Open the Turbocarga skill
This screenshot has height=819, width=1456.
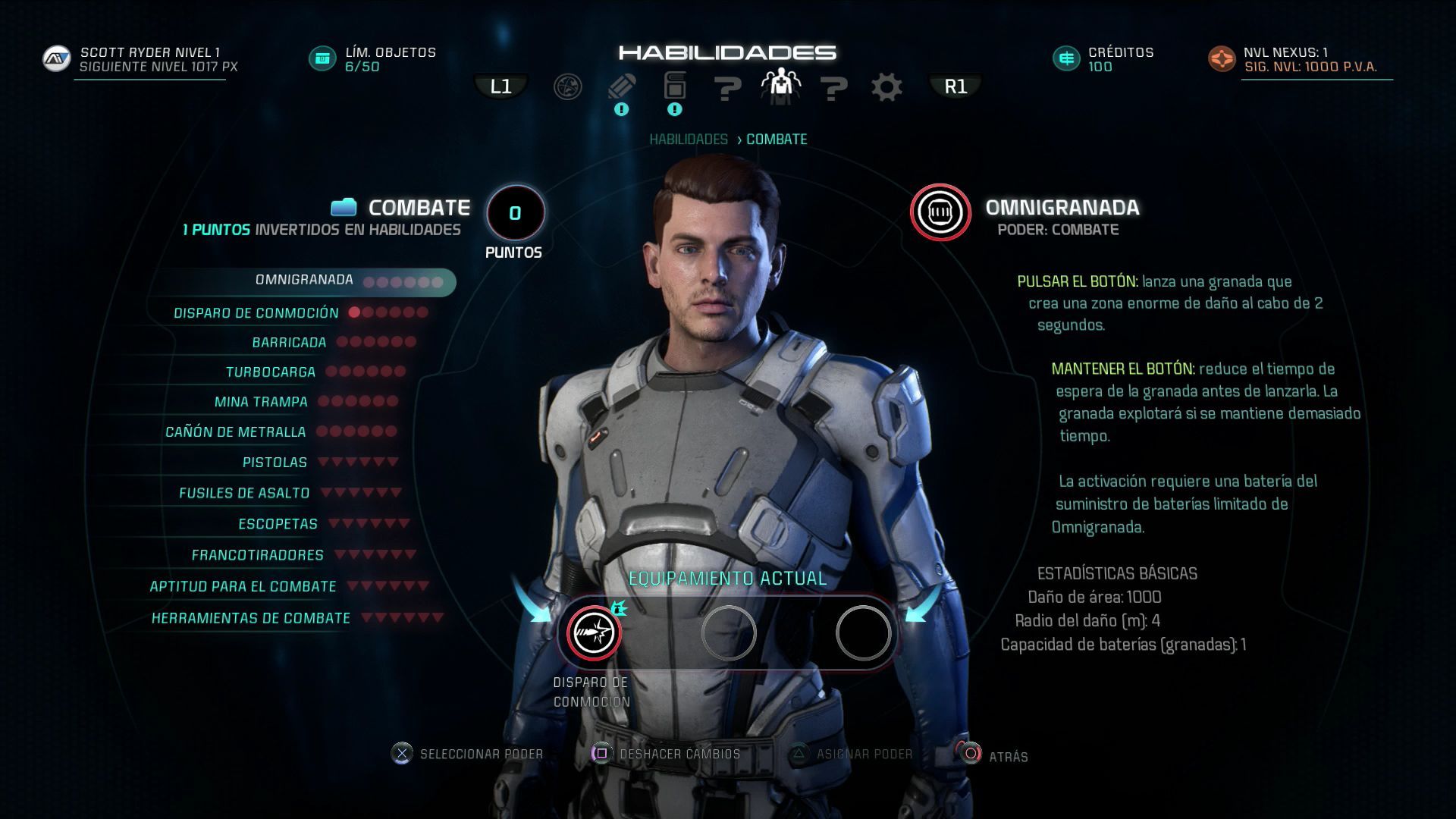(271, 372)
